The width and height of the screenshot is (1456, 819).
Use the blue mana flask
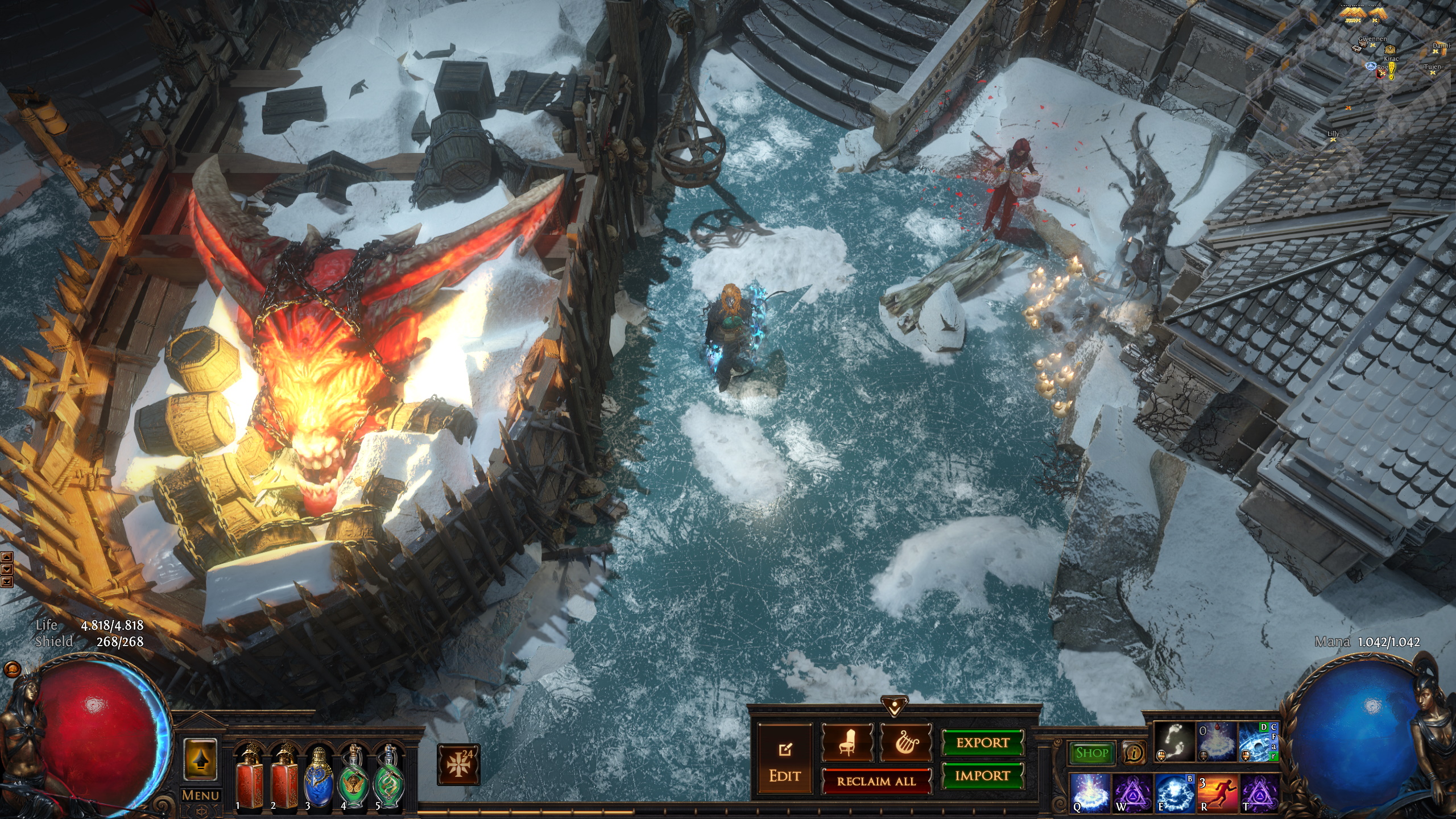pyautogui.click(x=318, y=776)
